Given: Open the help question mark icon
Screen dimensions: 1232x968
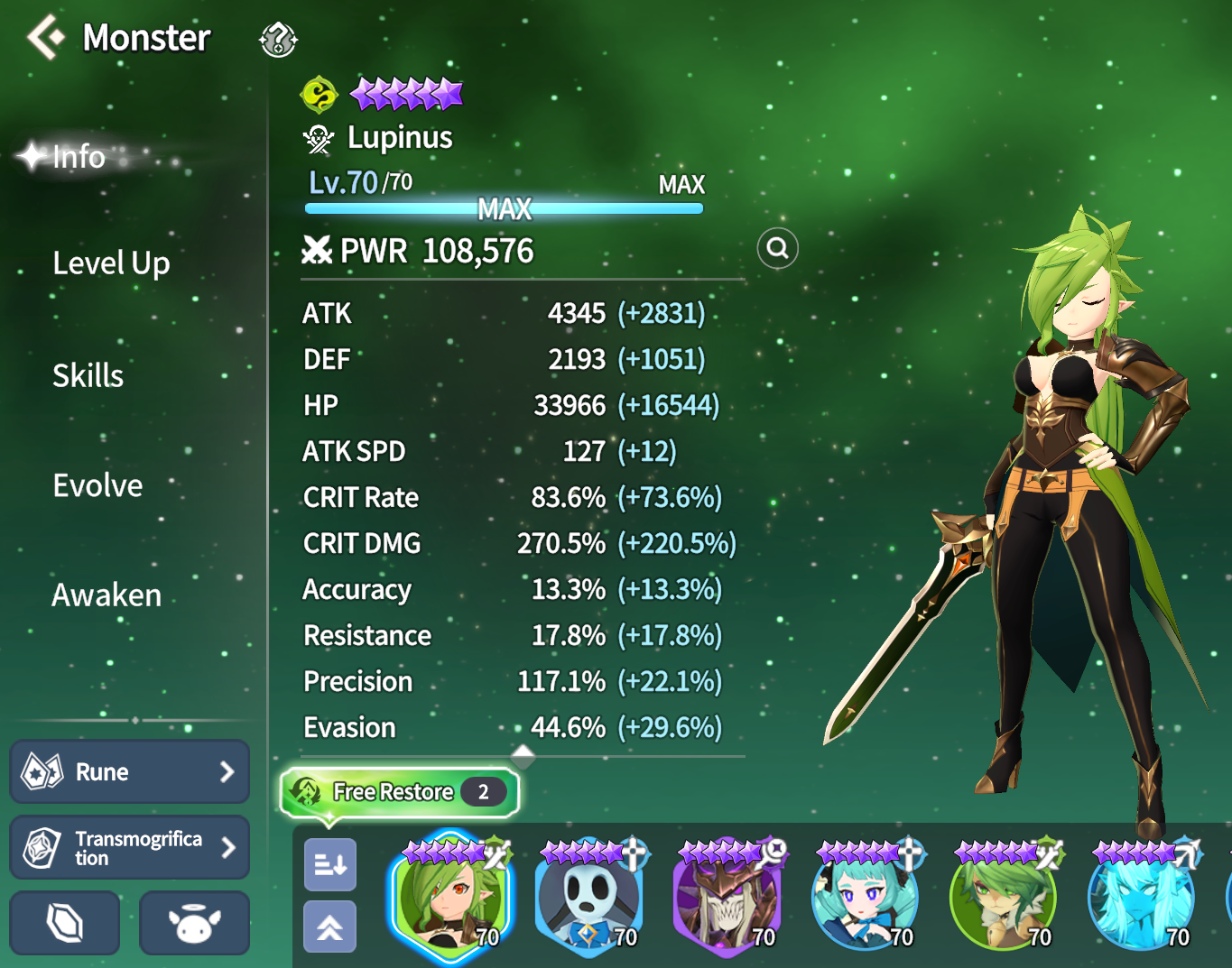Looking at the screenshot, I should click(278, 40).
